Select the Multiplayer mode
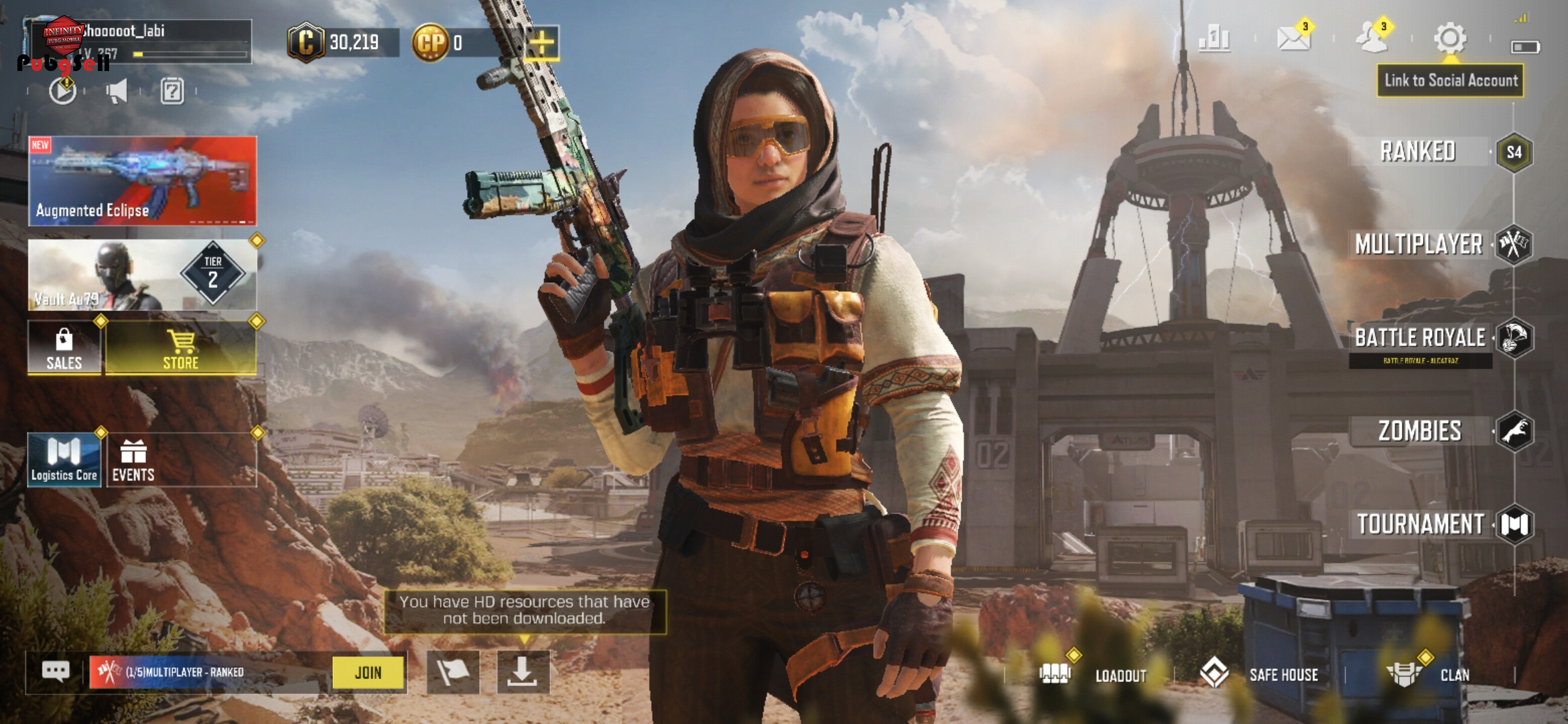The height and width of the screenshot is (724, 1568). (x=1419, y=244)
